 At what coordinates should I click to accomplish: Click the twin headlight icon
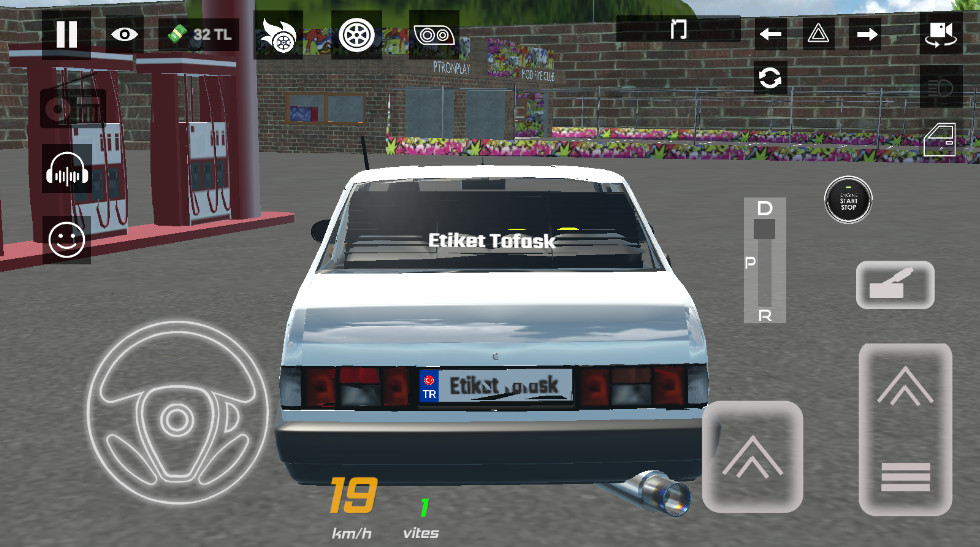[x=434, y=36]
